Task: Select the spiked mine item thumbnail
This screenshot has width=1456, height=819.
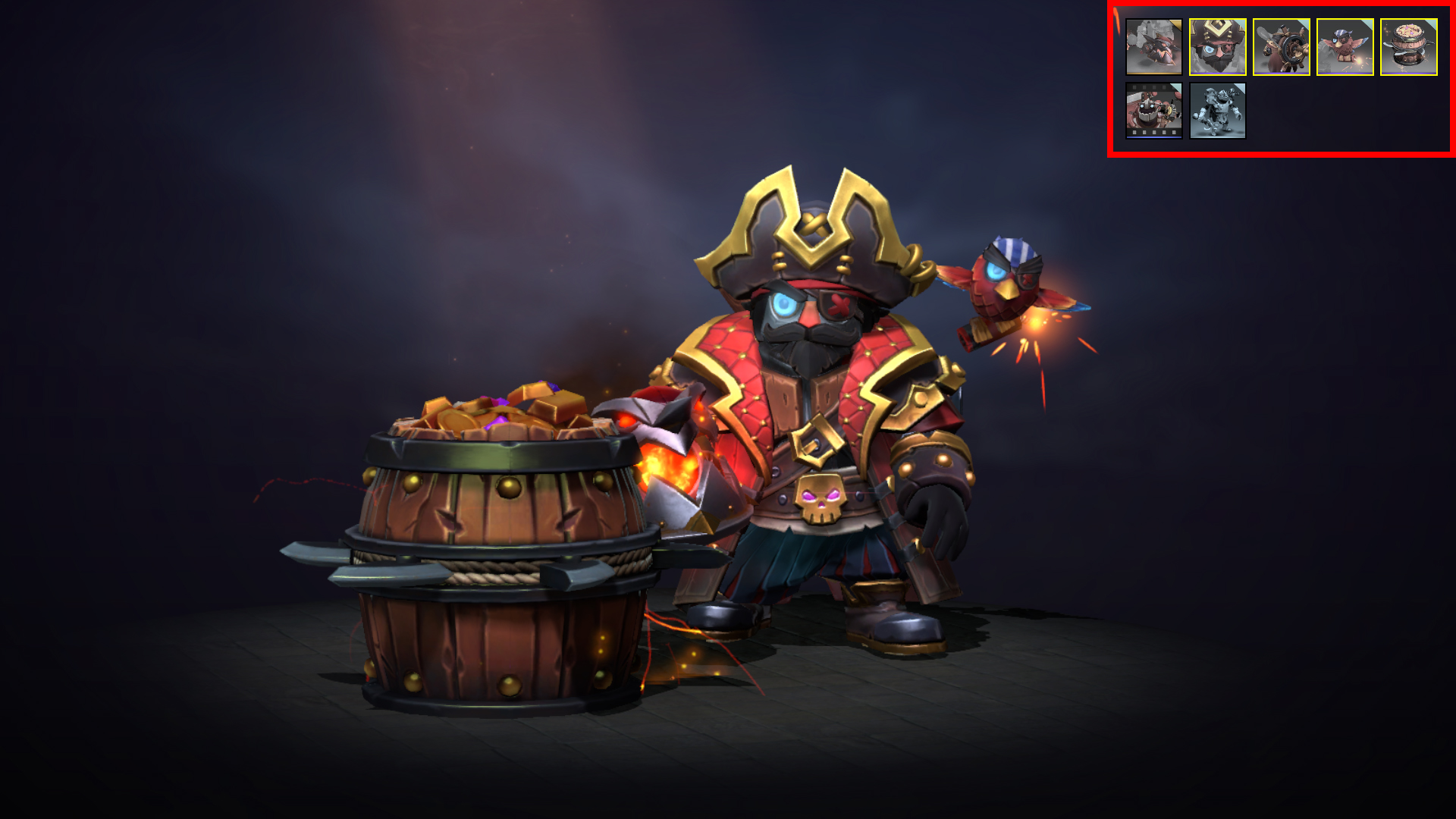Action: click(x=1153, y=47)
